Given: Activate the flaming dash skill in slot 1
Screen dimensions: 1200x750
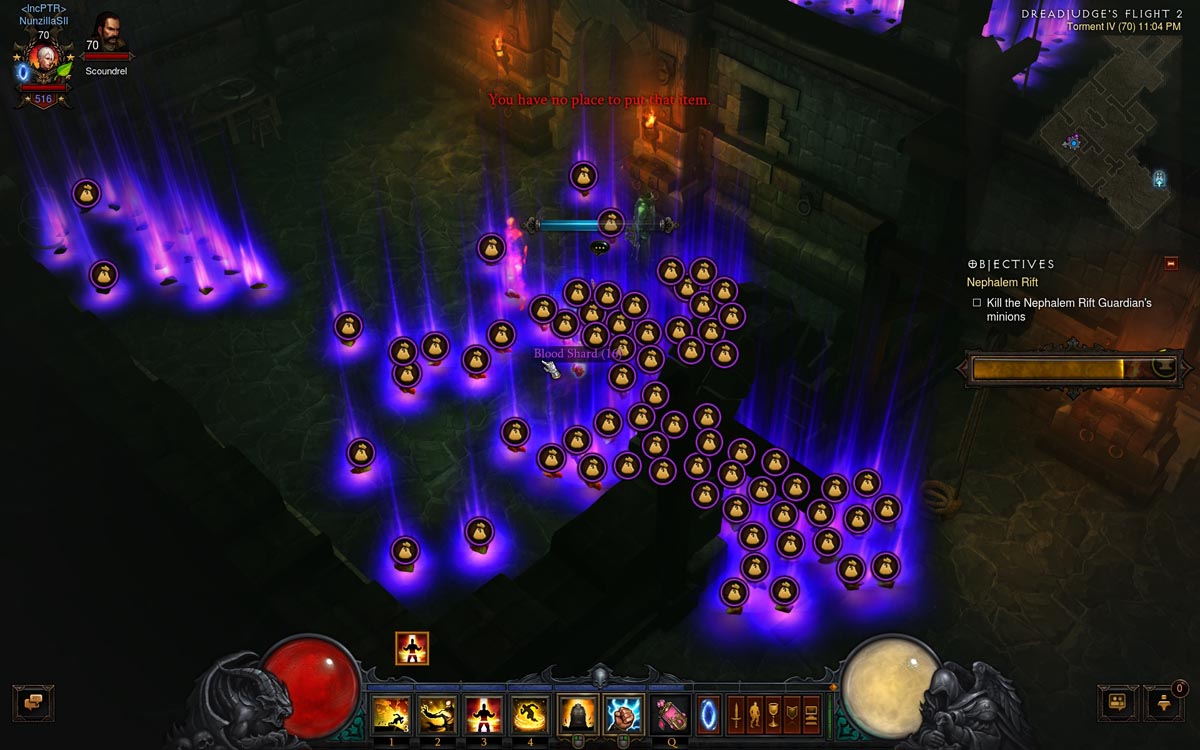Looking at the screenshot, I should pyautogui.click(x=390, y=714).
